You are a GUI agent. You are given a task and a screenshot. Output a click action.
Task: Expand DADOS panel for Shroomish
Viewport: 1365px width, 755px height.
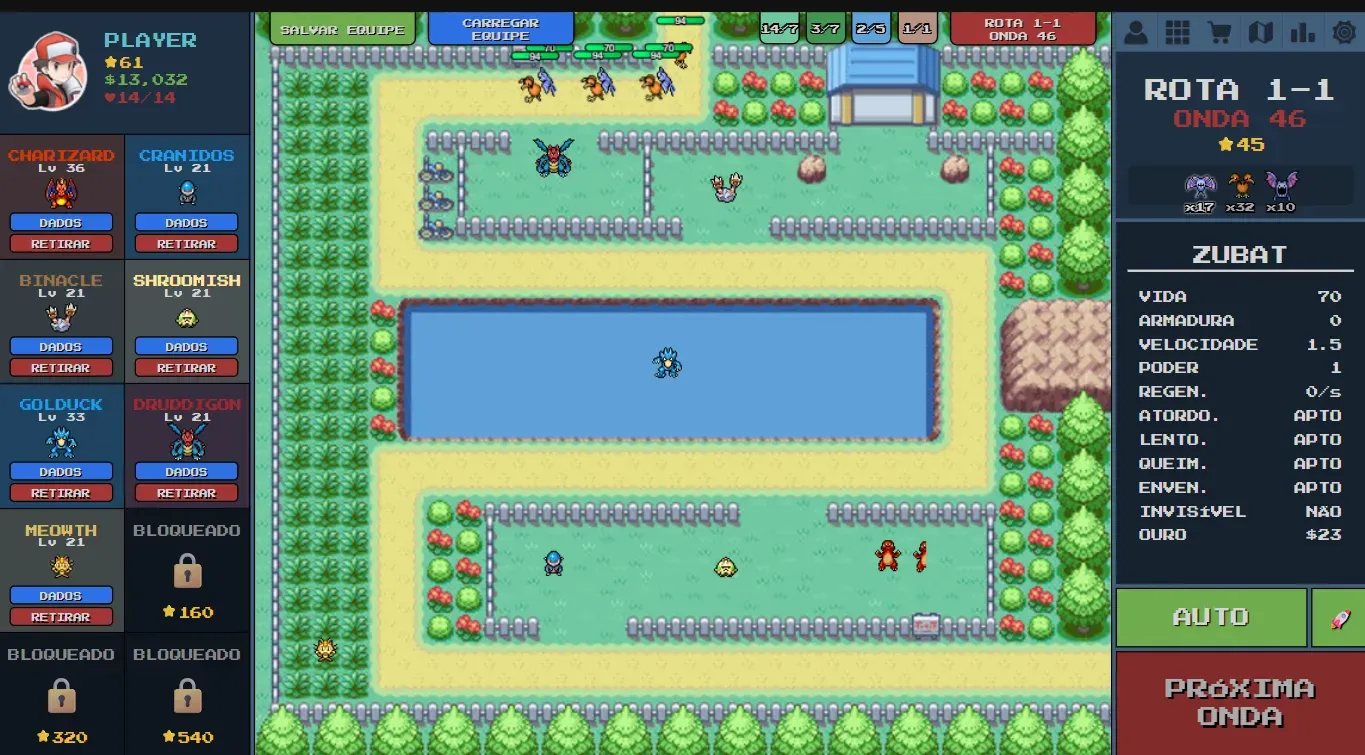click(185, 346)
